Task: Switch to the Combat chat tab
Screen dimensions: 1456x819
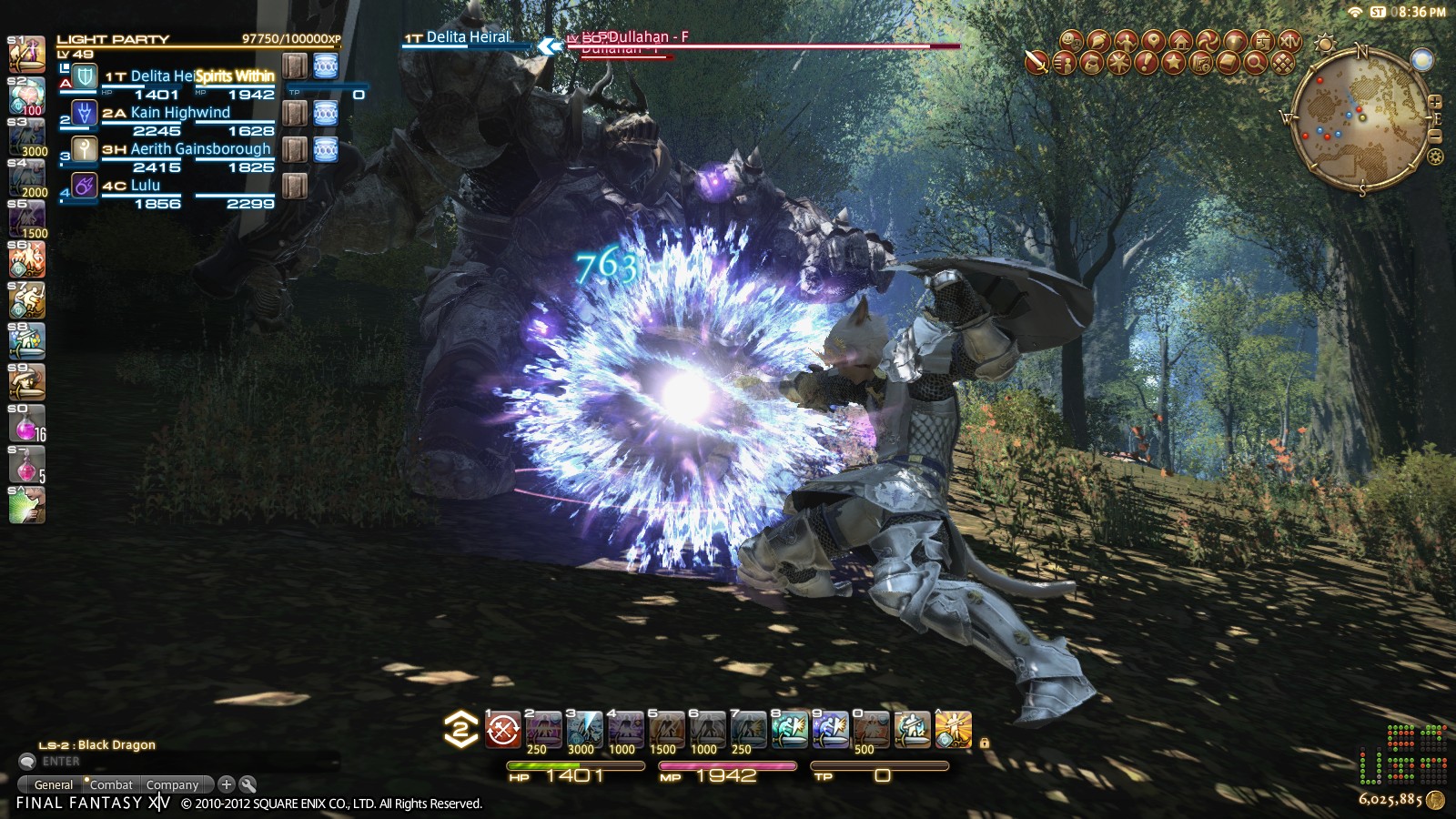Action: pyautogui.click(x=111, y=784)
